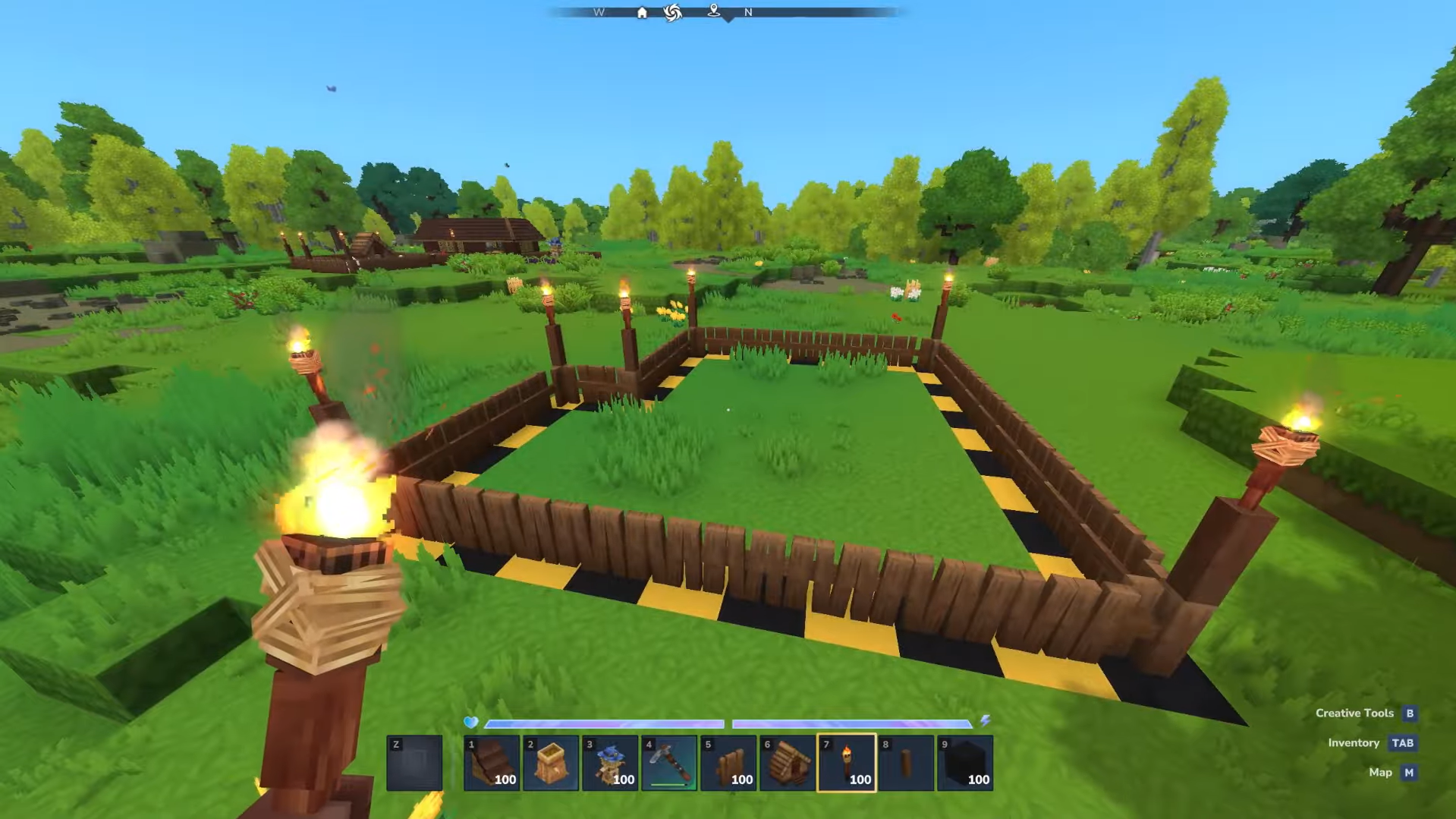Image resolution: width=1456 pixels, height=819 pixels.
Task: Click the empty Z hotbar slot
Action: [x=414, y=761]
